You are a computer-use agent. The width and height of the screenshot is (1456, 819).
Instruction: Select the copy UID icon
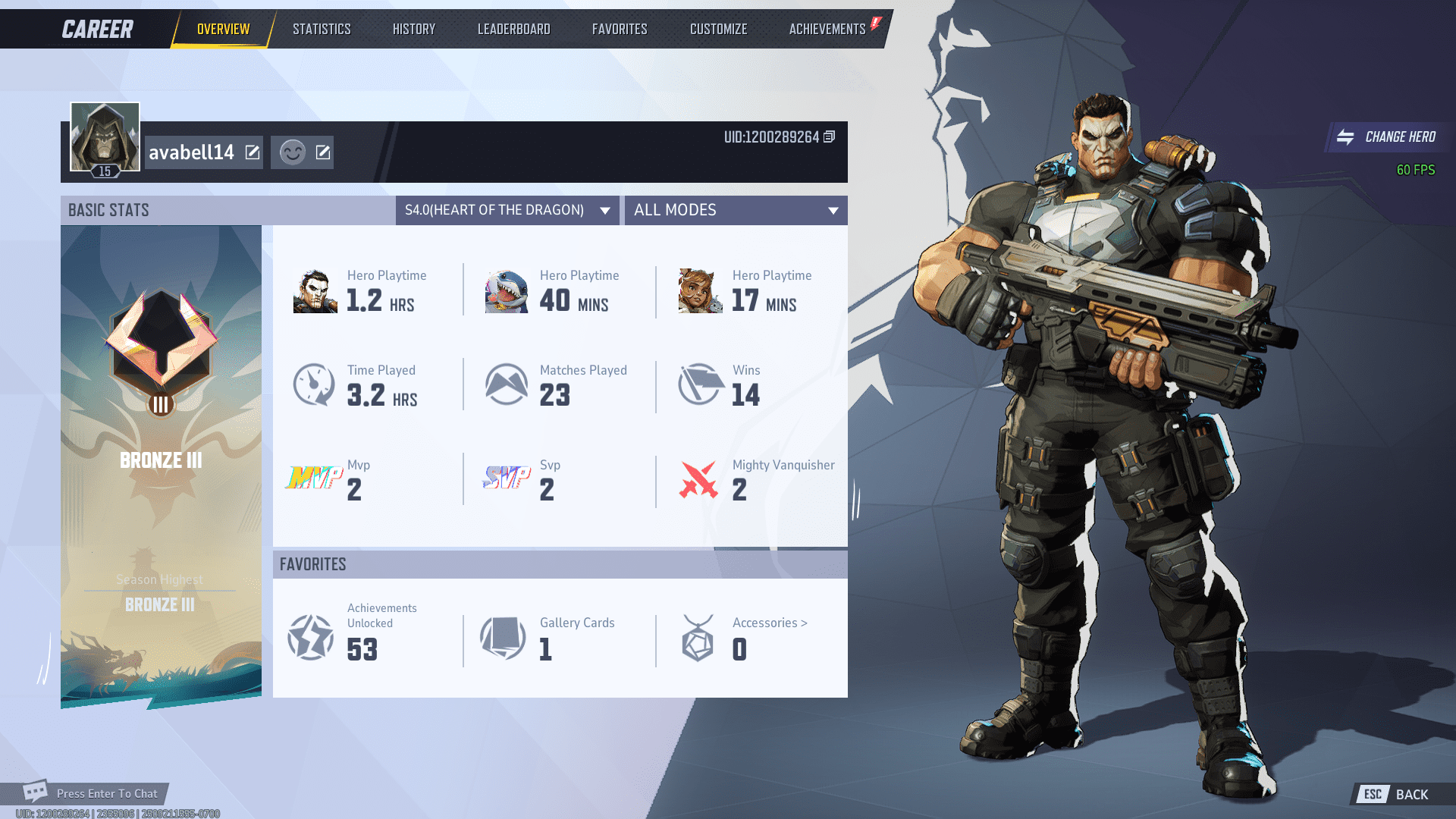[830, 137]
